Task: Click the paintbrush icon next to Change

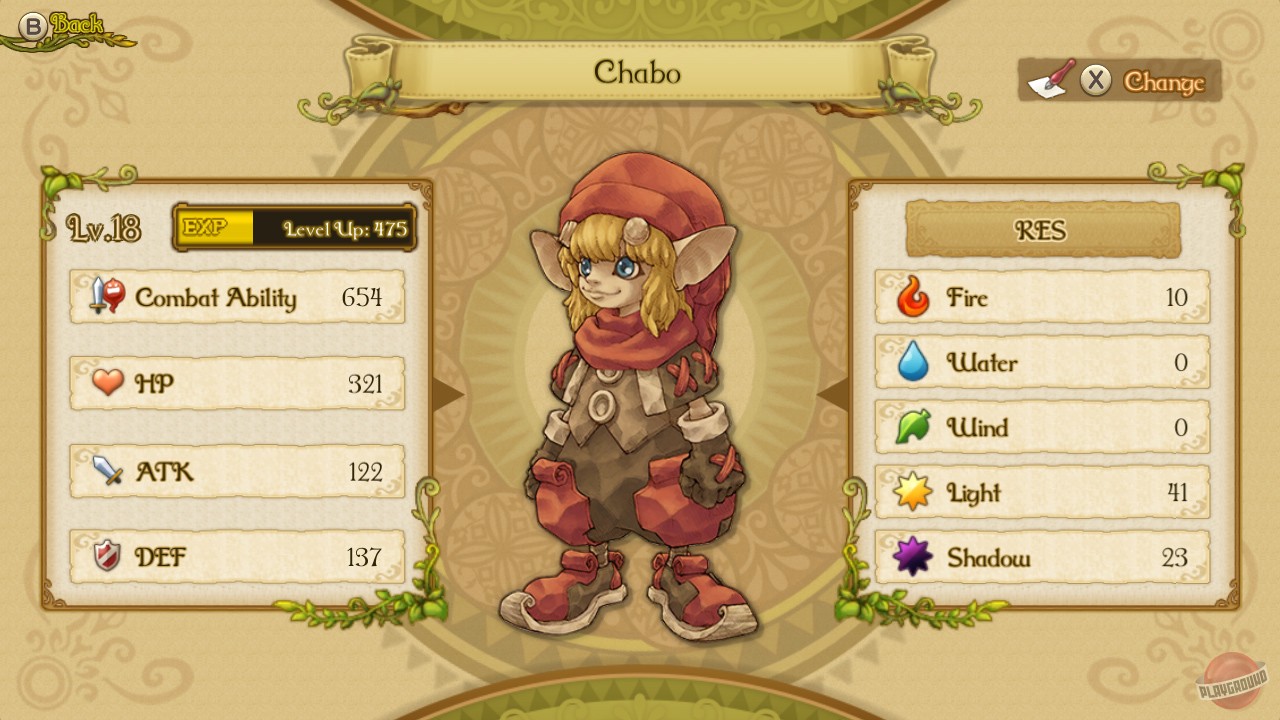Action: 1050,78
